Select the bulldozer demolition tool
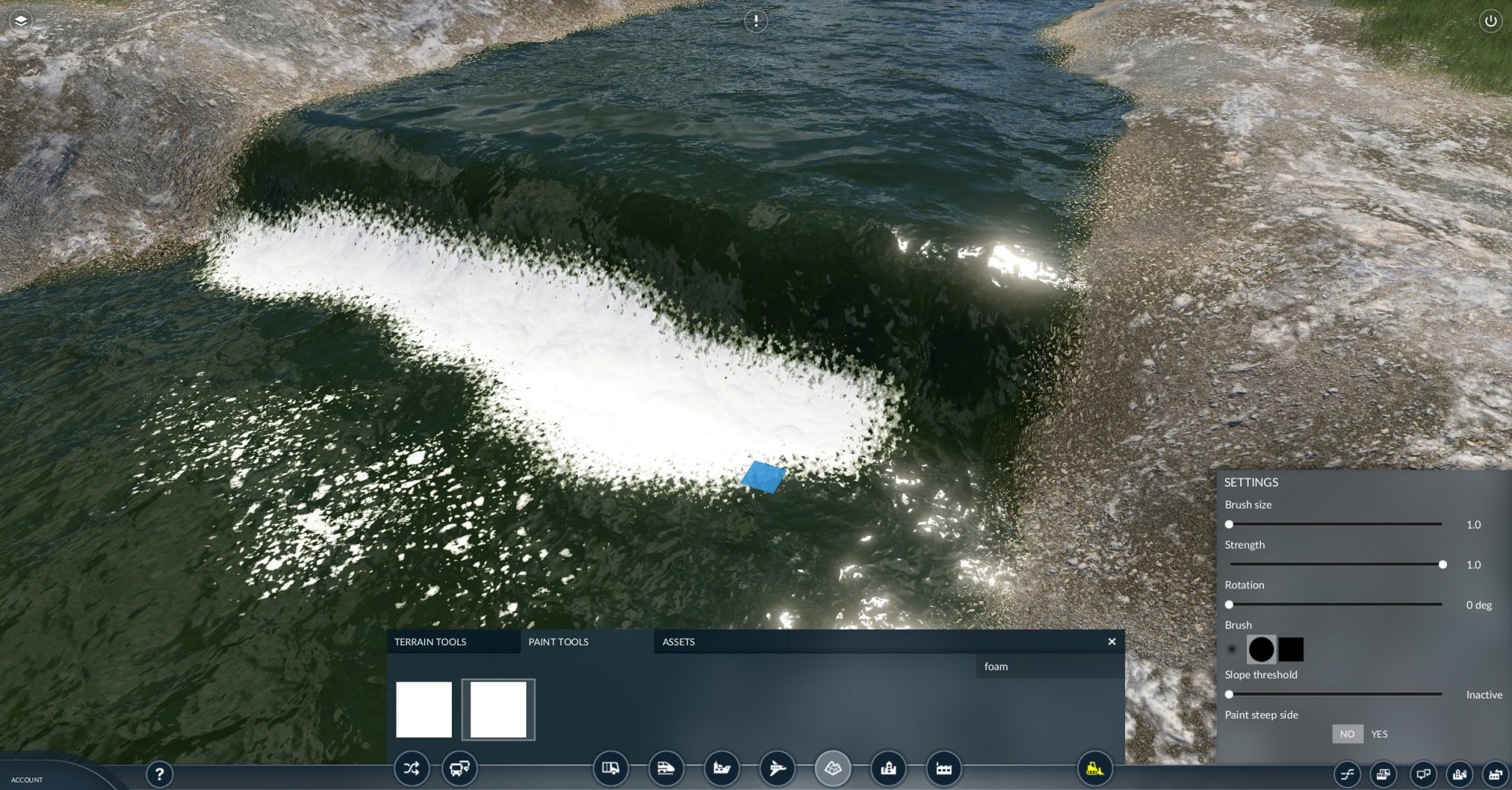The image size is (1512, 790). point(1093,769)
